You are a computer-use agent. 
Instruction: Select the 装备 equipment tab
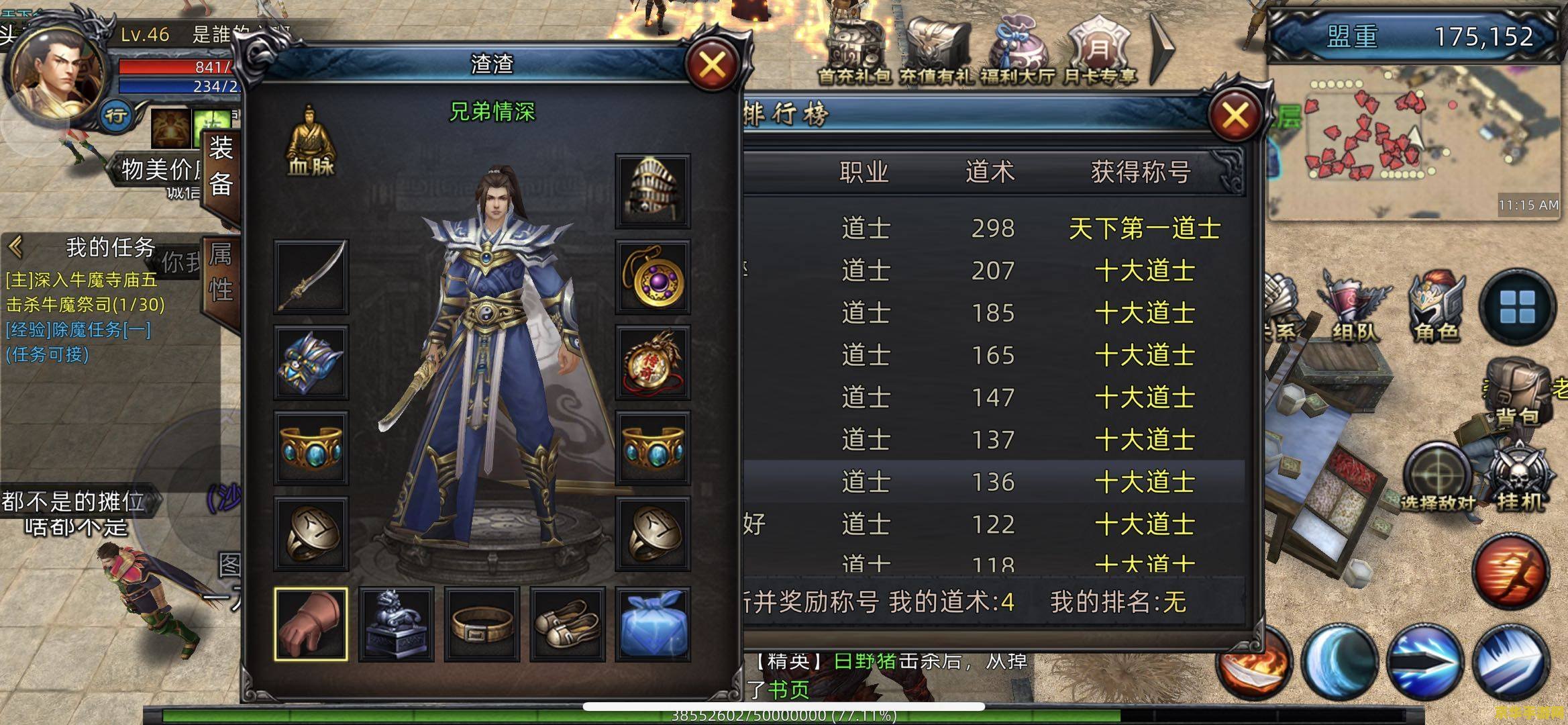[x=221, y=165]
